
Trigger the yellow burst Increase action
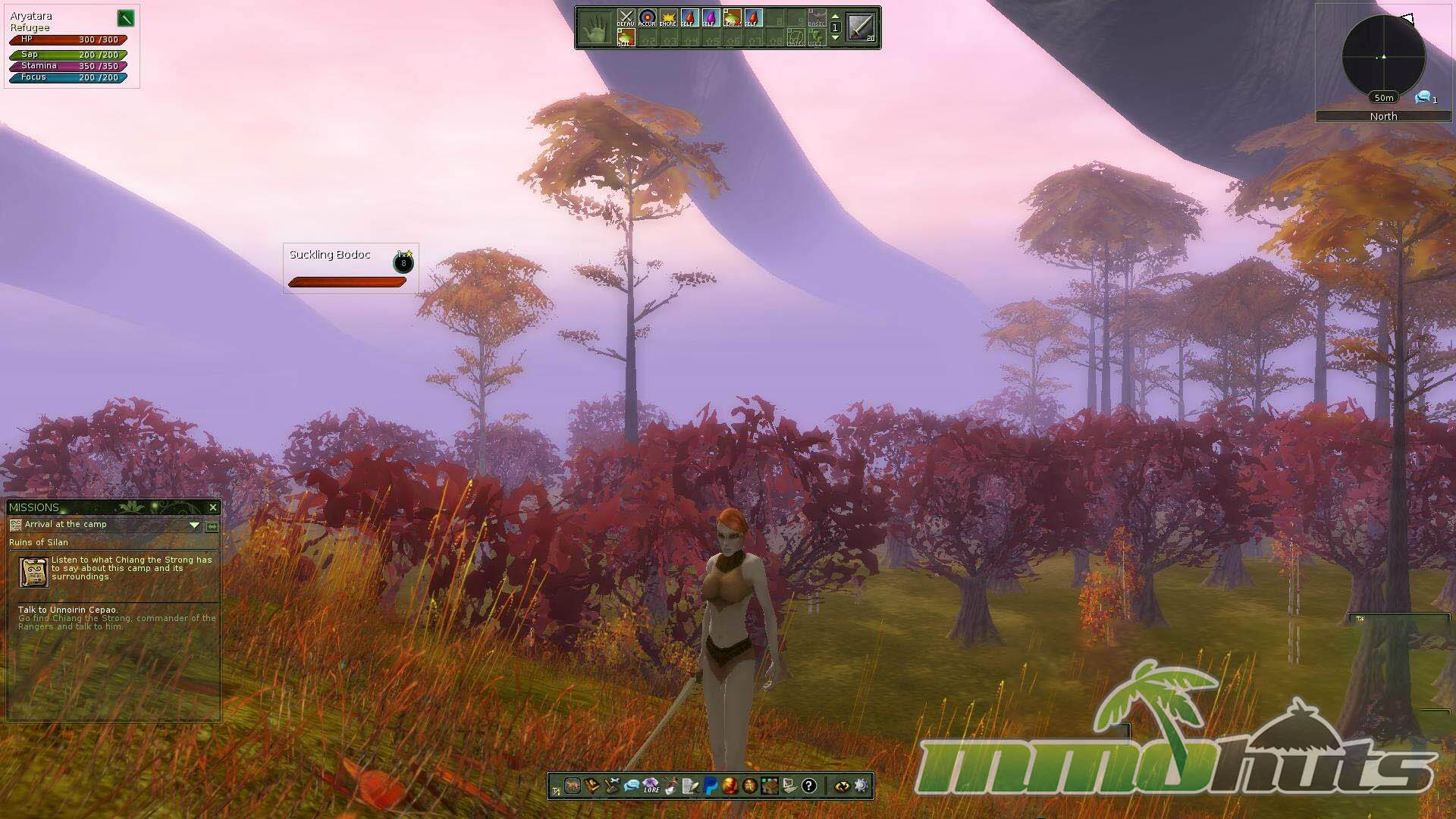click(668, 18)
